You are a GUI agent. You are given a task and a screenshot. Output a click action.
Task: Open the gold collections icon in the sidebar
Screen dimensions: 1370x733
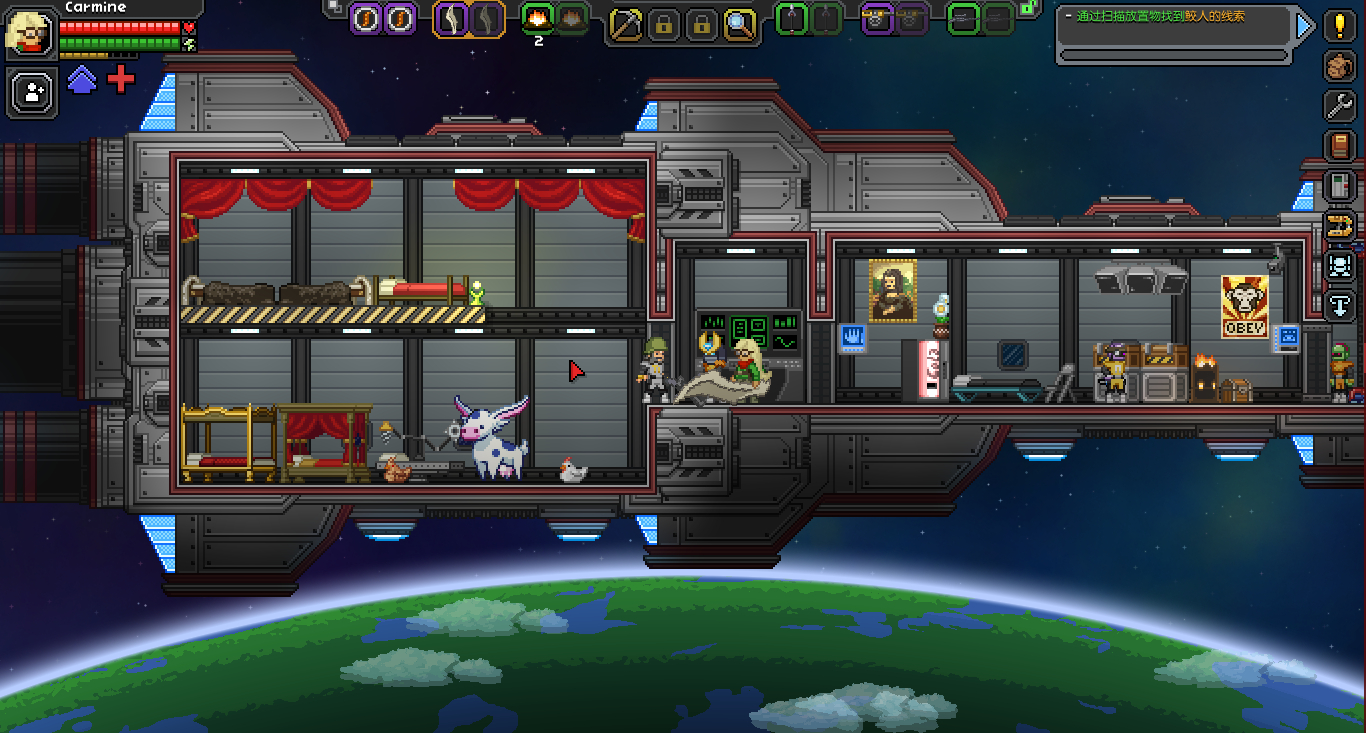[1339, 225]
